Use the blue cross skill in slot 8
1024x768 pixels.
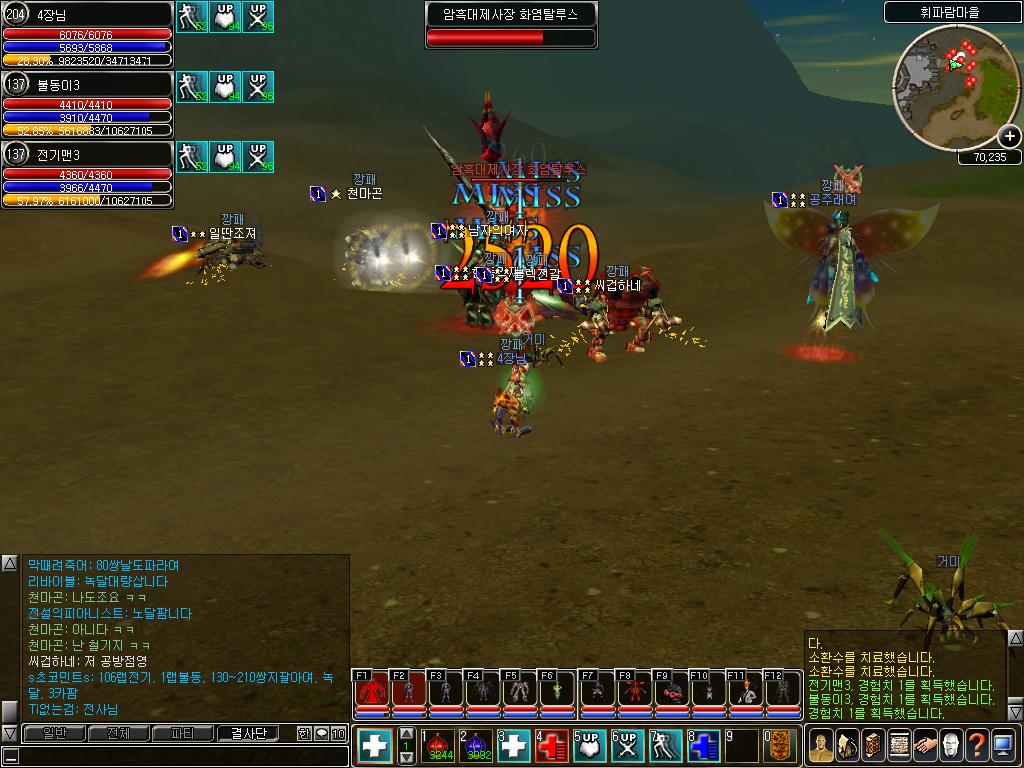(x=702, y=746)
